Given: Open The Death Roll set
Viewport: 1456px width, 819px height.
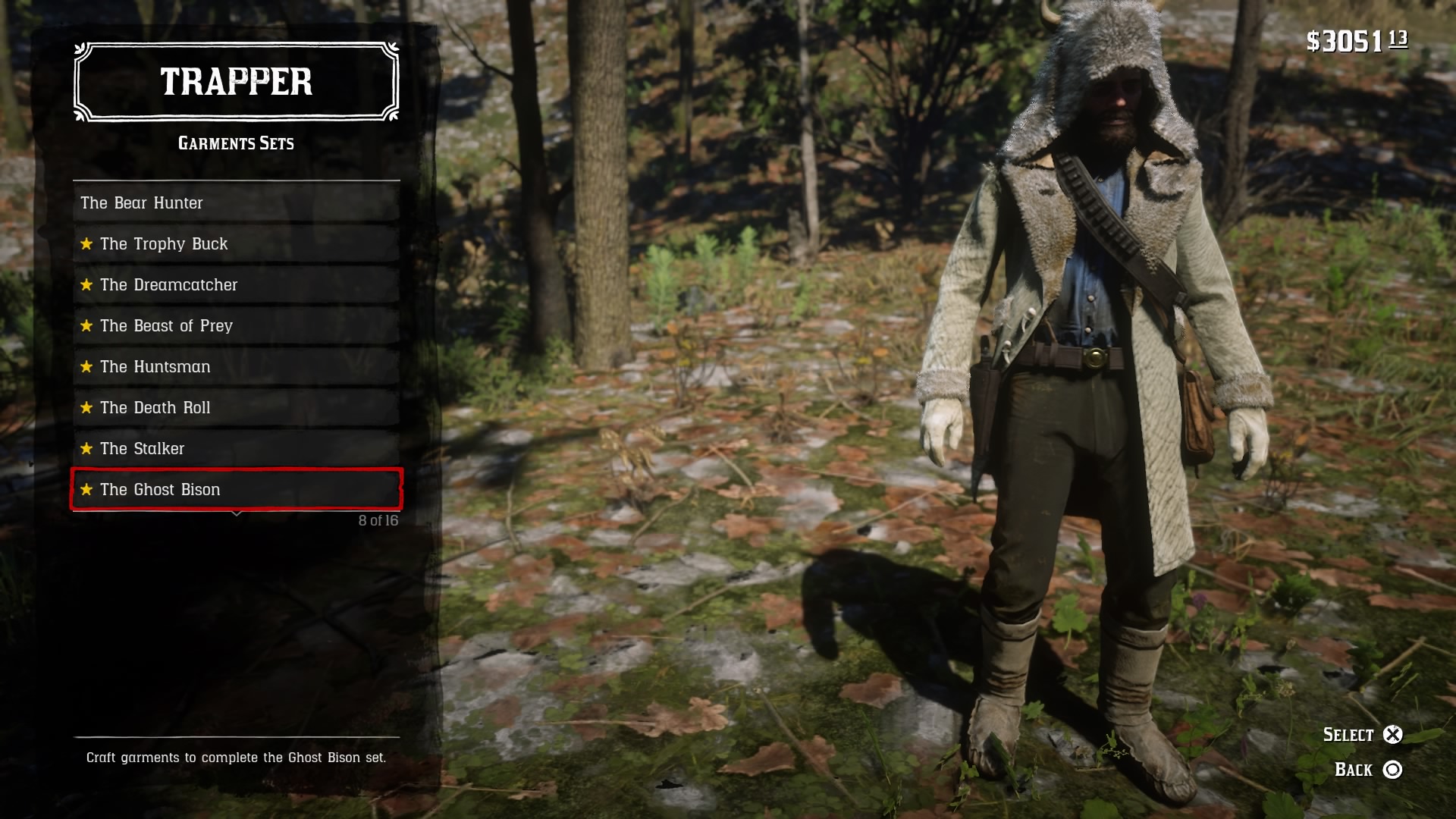Looking at the screenshot, I should click(236, 408).
